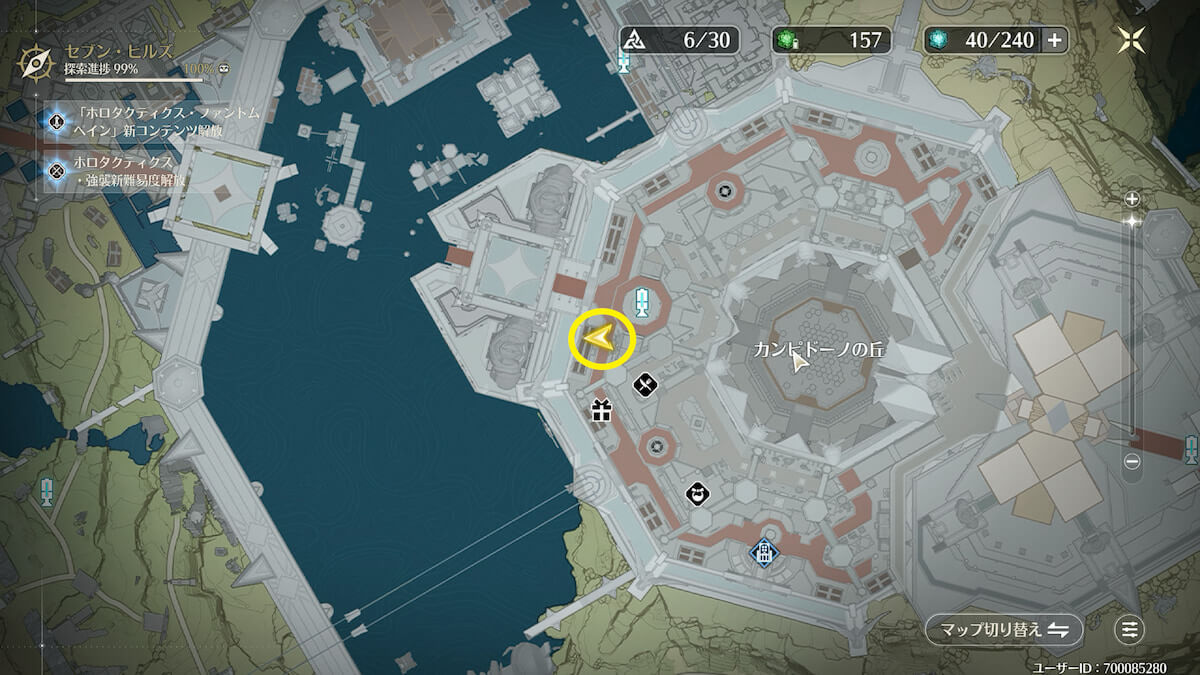Open the map list menu button
This screenshot has width=1200, height=675.
[x=1130, y=629]
